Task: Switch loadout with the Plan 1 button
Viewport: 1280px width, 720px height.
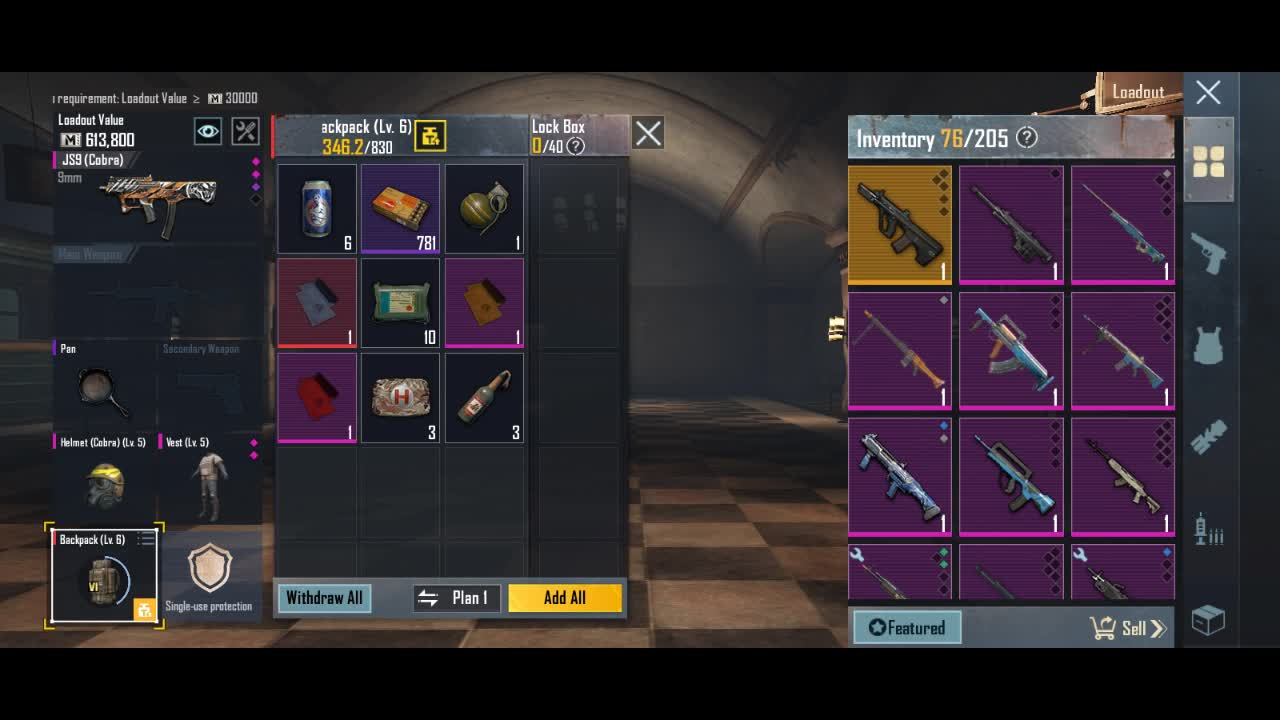Action: pyautogui.click(x=457, y=598)
